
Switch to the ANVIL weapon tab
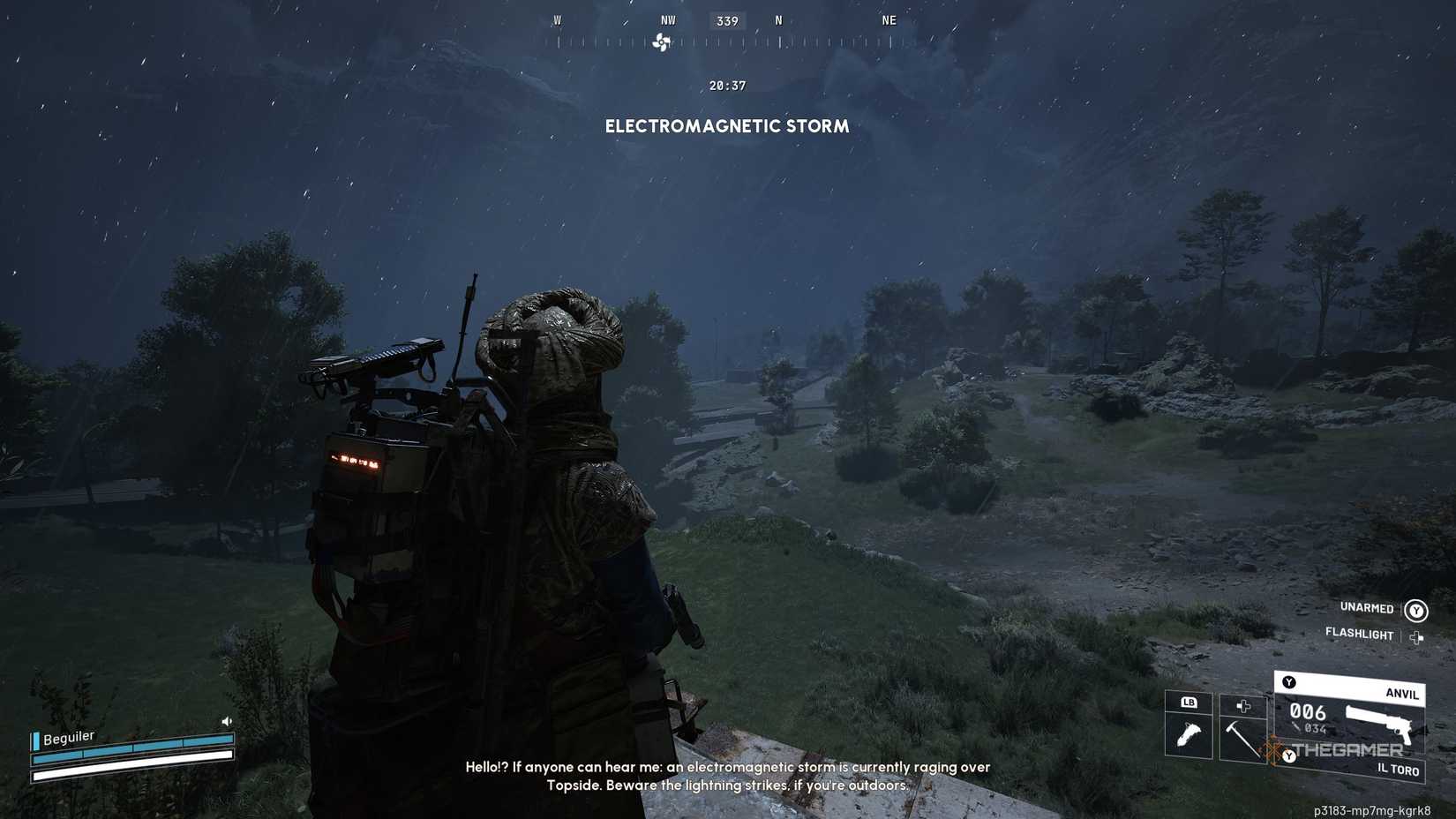coord(1401,694)
